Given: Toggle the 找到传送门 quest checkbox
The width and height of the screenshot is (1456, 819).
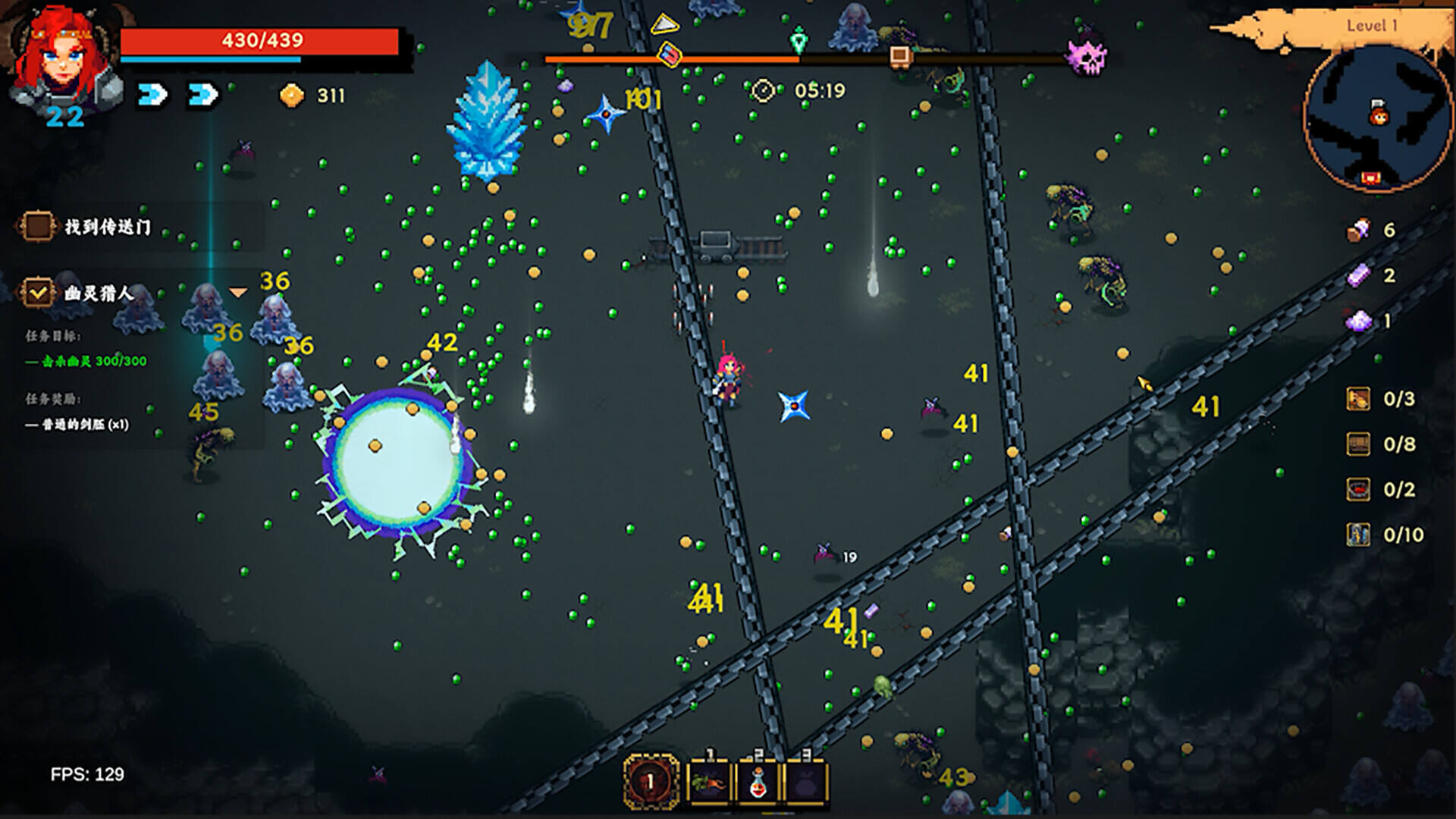Looking at the screenshot, I should pos(38,226).
